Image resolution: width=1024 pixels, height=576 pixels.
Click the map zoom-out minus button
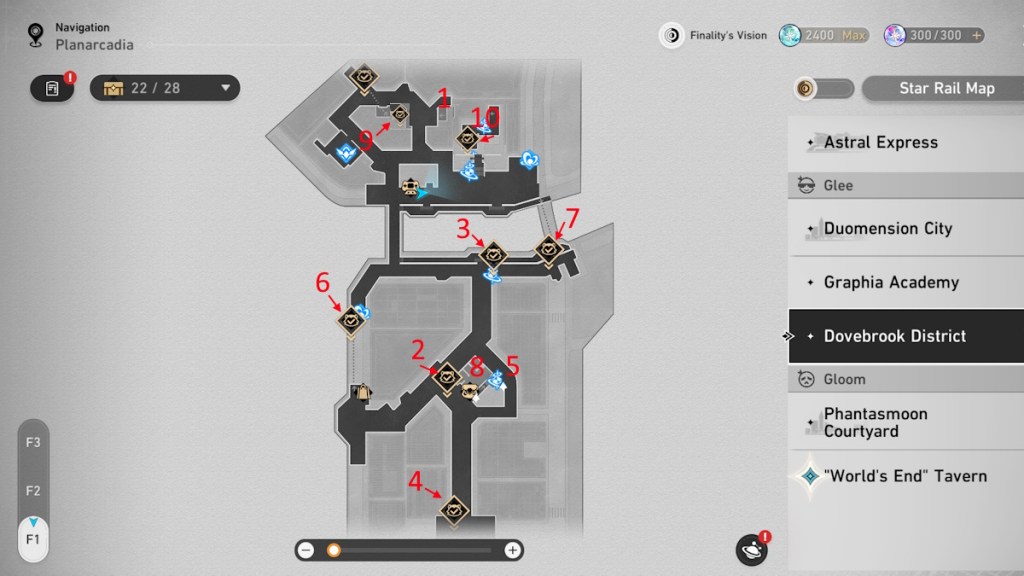tap(306, 550)
